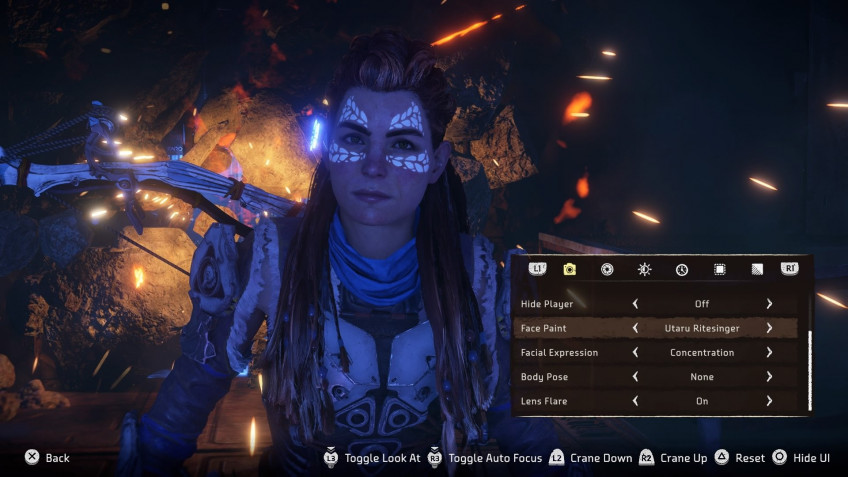Switch to the clock time-of-day tab
Image resolution: width=848 pixels, height=477 pixels.
(x=682, y=269)
